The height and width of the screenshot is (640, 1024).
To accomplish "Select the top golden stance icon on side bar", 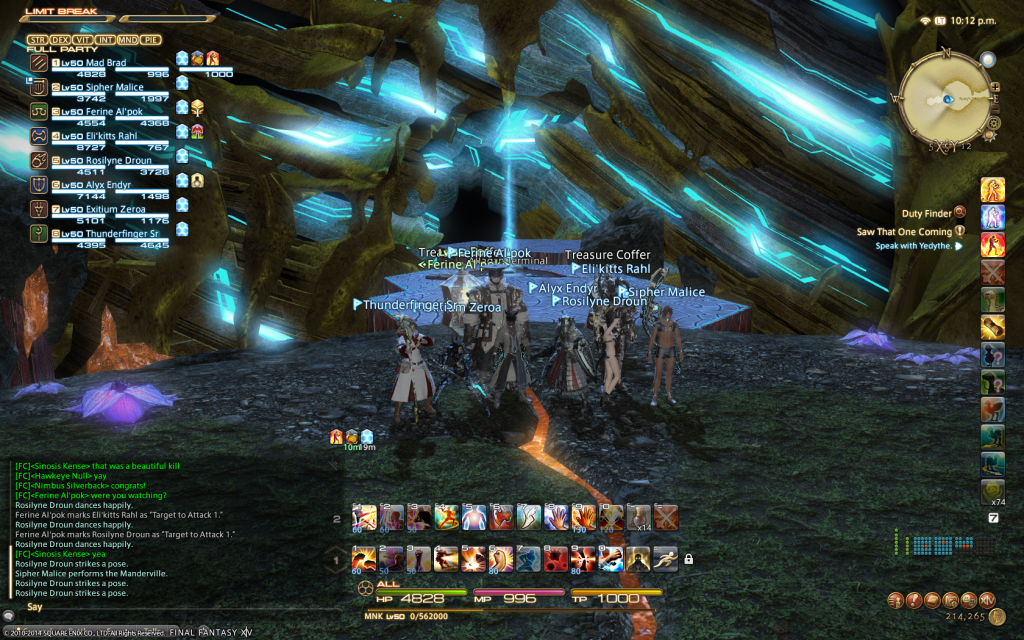I will coord(992,190).
